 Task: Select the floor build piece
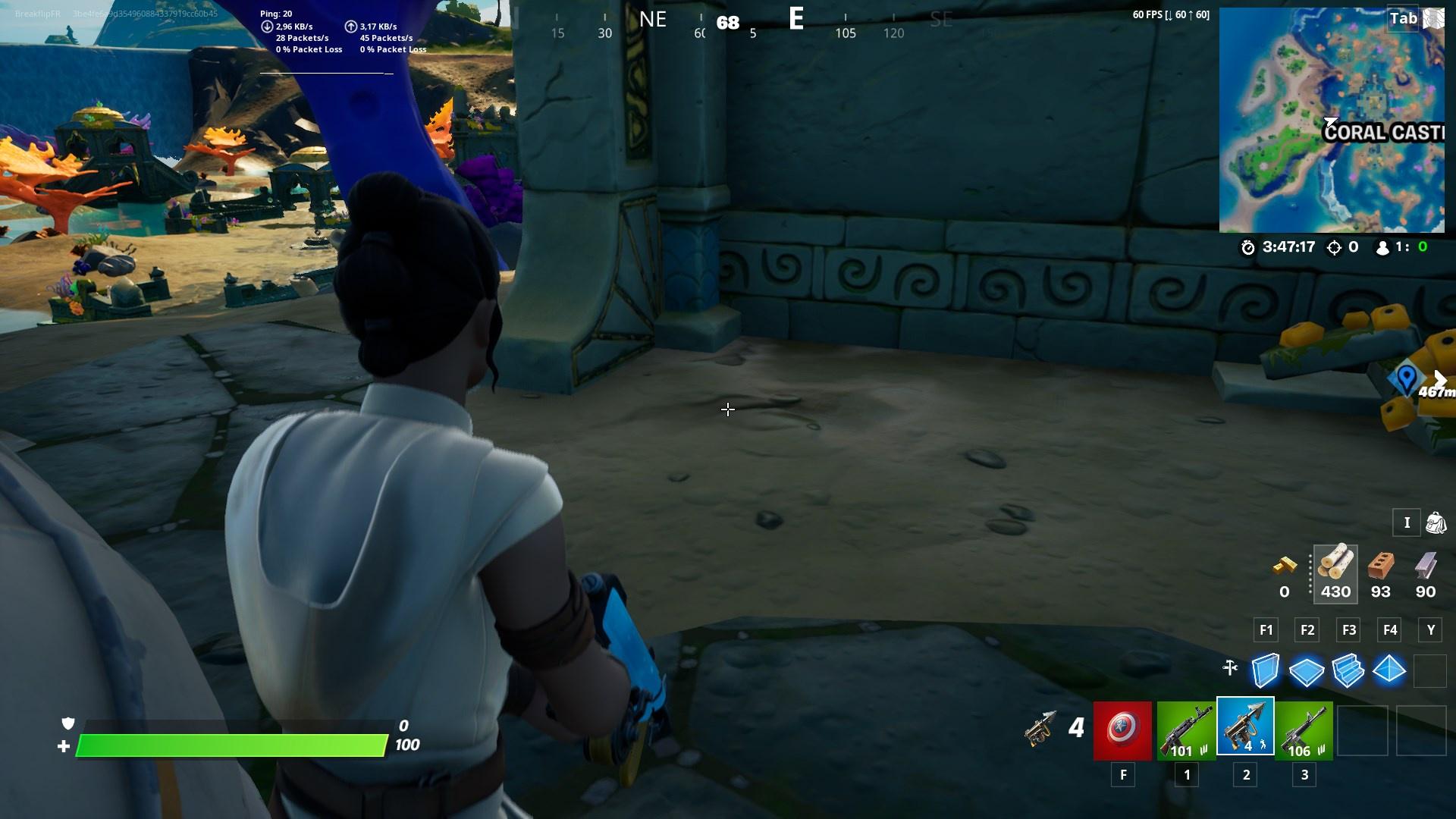pyautogui.click(x=1307, y=670)
